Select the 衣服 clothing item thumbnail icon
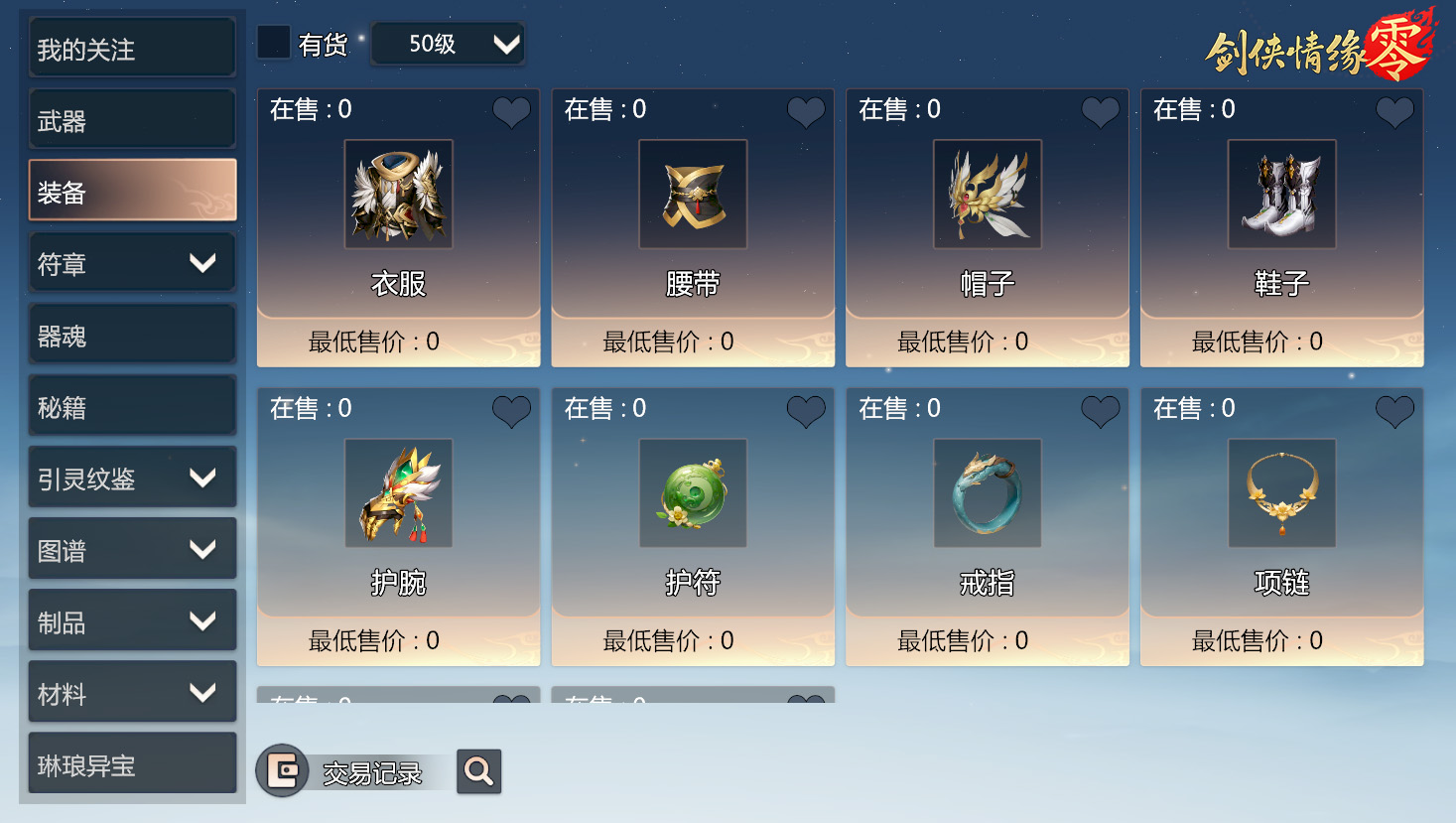1456x823 pixels. (x=398, y=195)
